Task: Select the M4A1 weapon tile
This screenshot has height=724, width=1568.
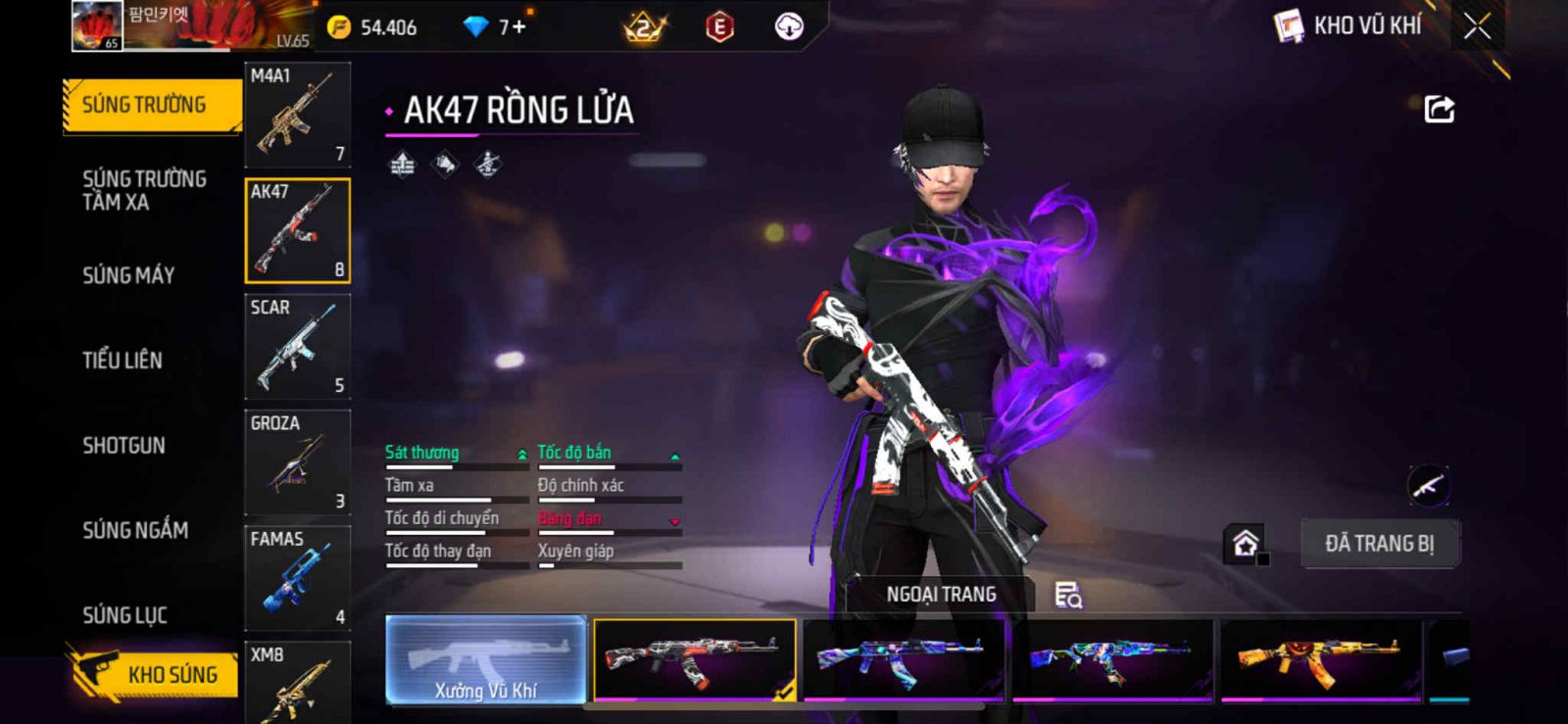Action: point(297,115)
